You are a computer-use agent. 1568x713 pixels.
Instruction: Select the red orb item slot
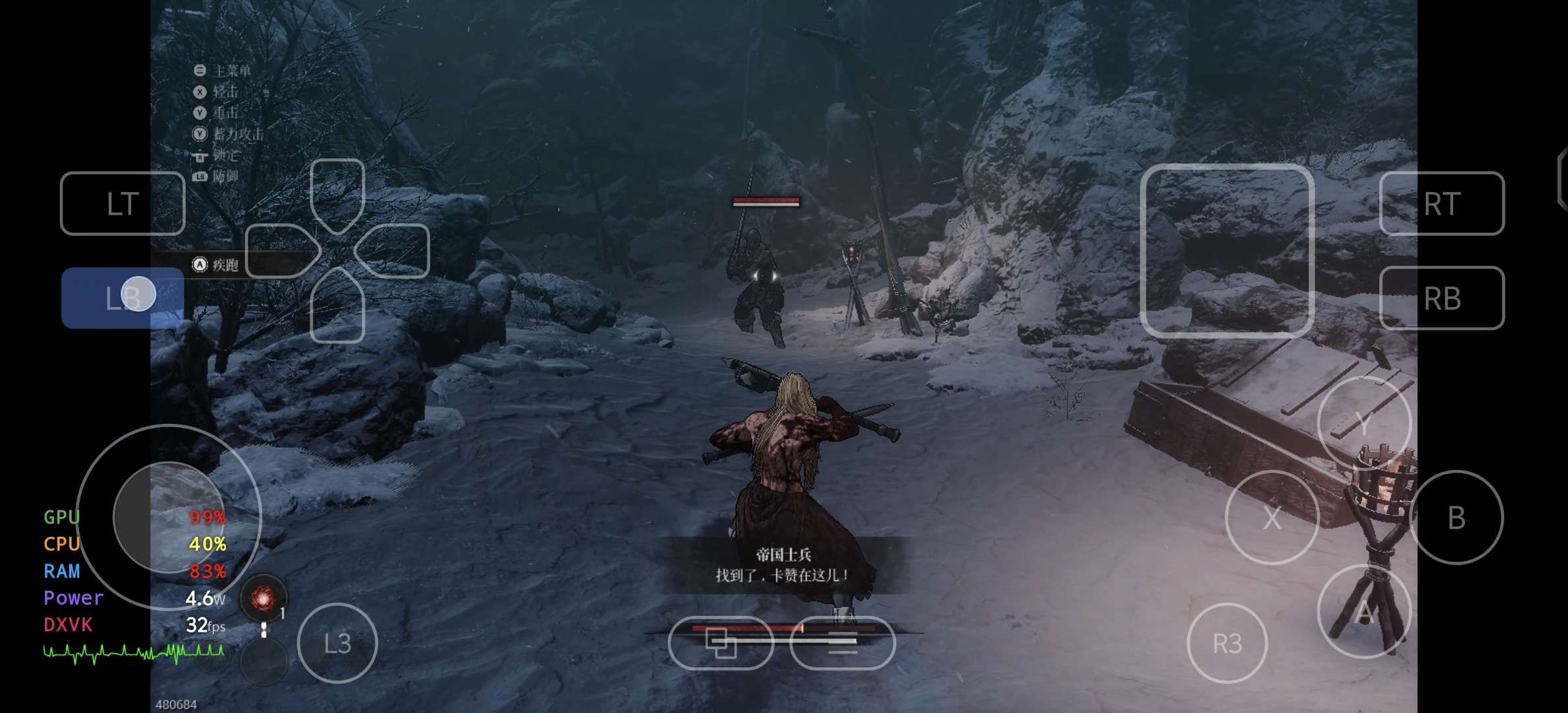(x=263, y=598)
